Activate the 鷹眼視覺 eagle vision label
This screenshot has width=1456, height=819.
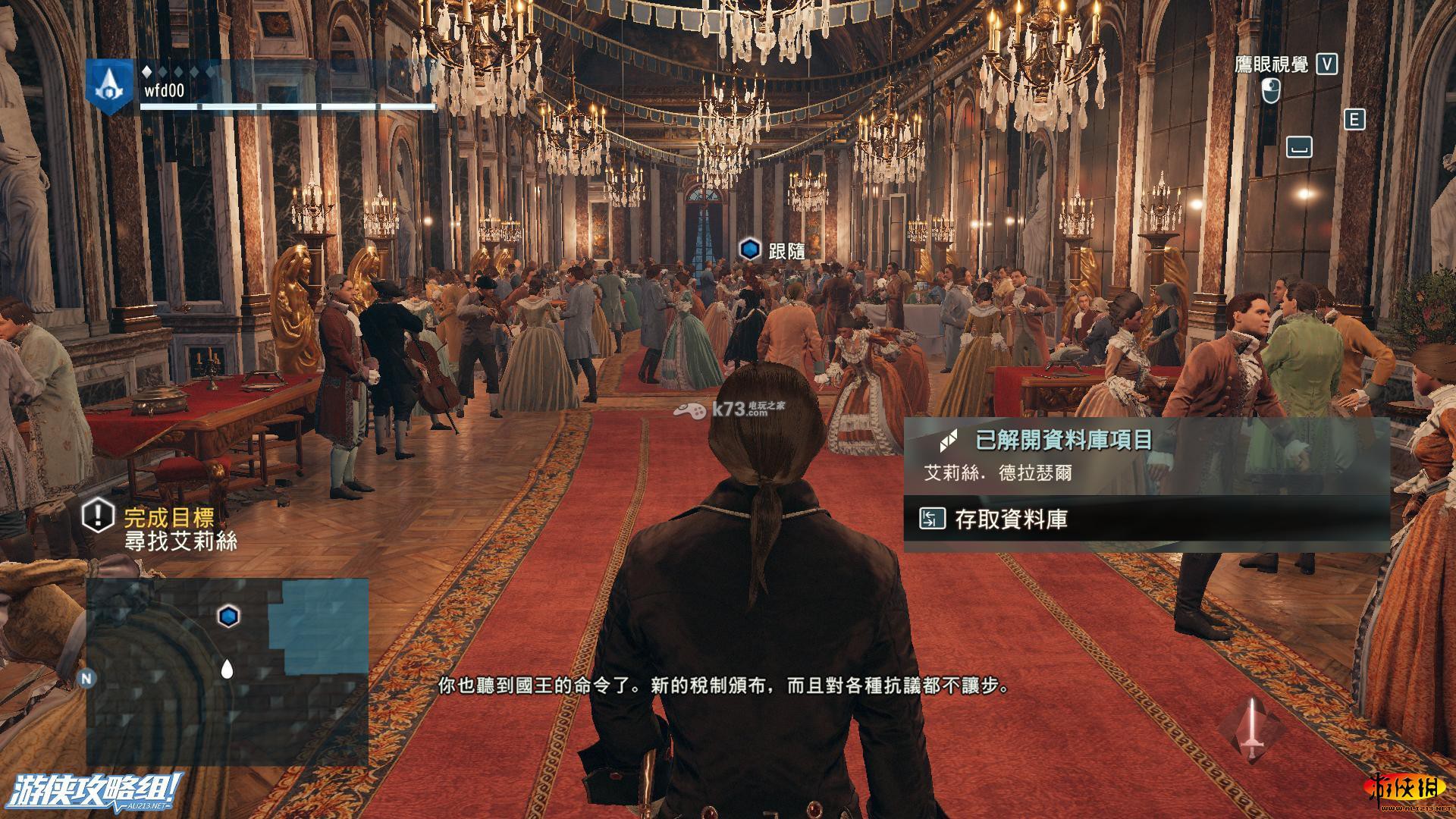(1272, 65)
